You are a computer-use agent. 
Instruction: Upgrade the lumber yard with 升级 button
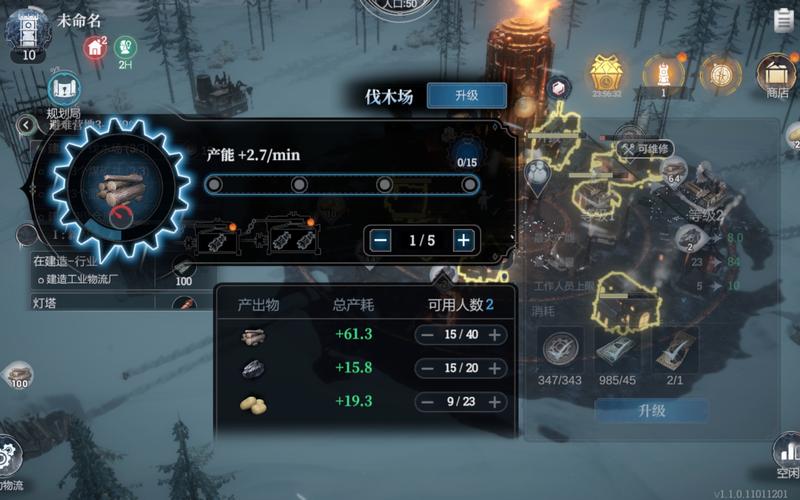pyautogui.click(x=466, y=96)
